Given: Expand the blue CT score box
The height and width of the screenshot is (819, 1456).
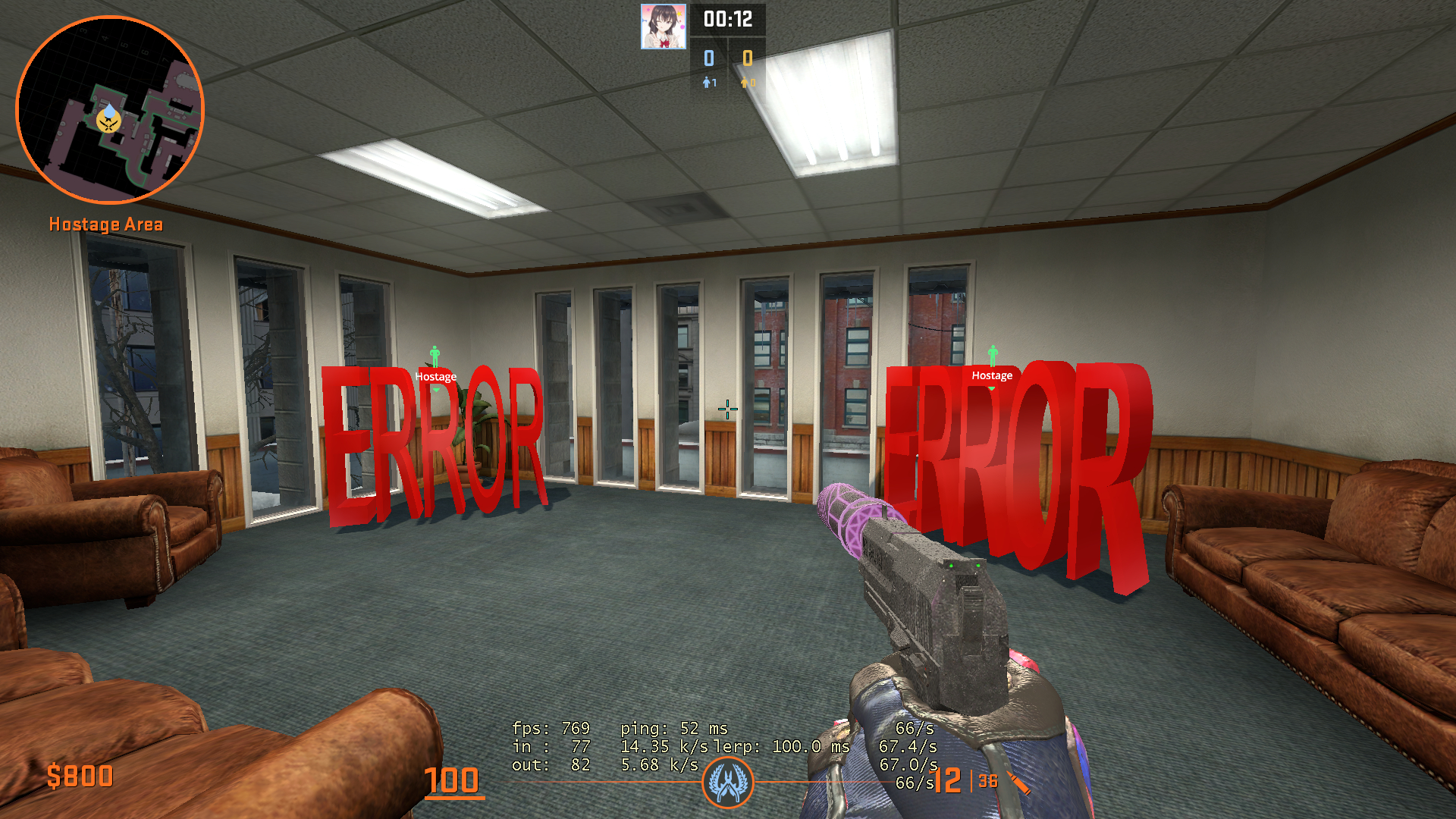Looking at the screenshot, I should tap(708, 56).
